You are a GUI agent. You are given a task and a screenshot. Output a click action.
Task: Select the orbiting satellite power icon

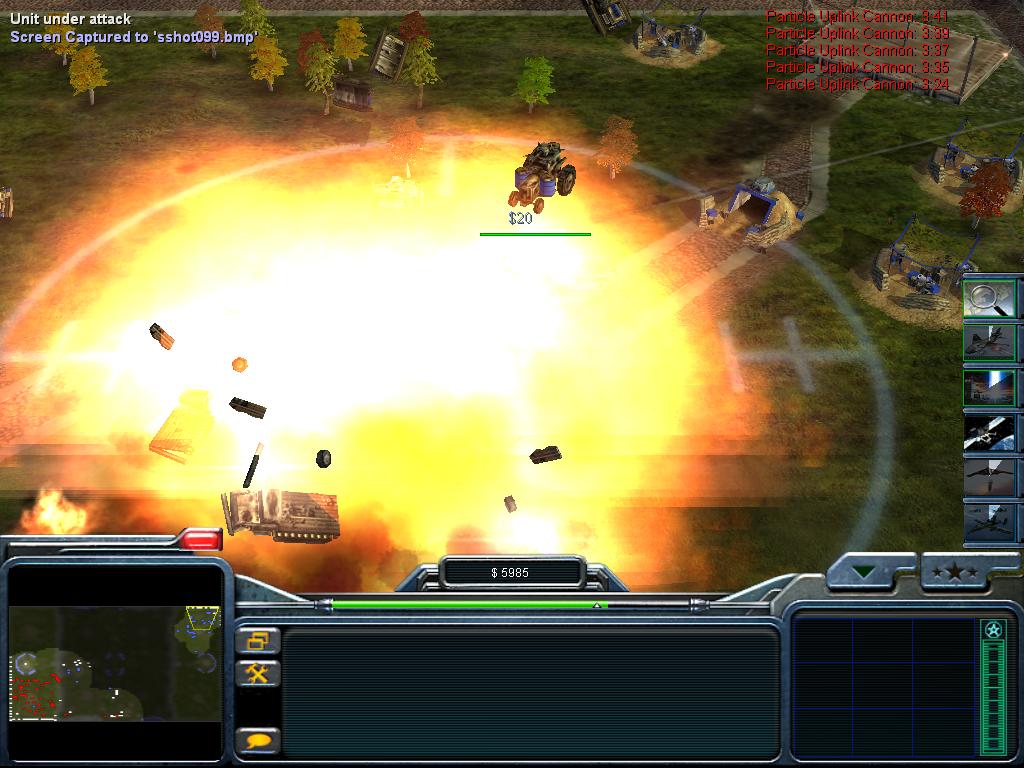pyautogui.click(x=989, y=433)
